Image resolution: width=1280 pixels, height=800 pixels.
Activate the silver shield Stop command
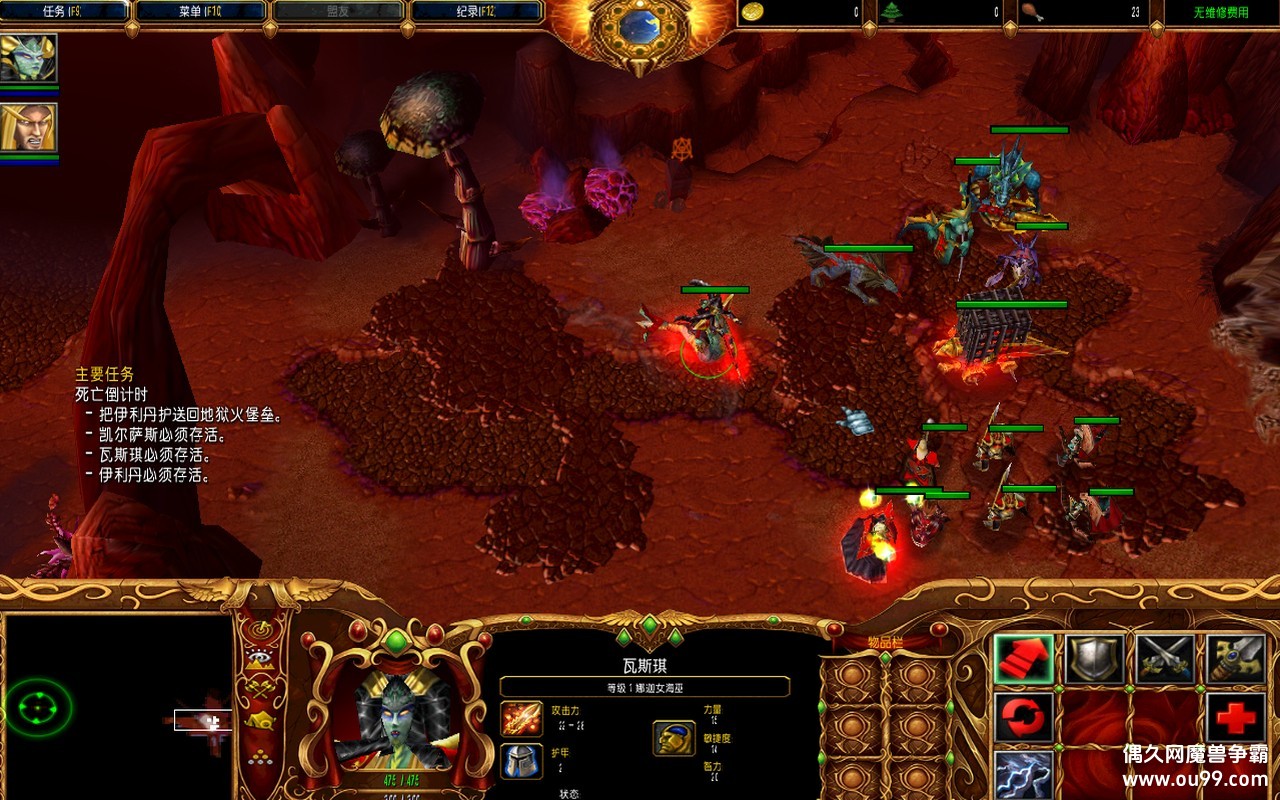point(1094,660)
